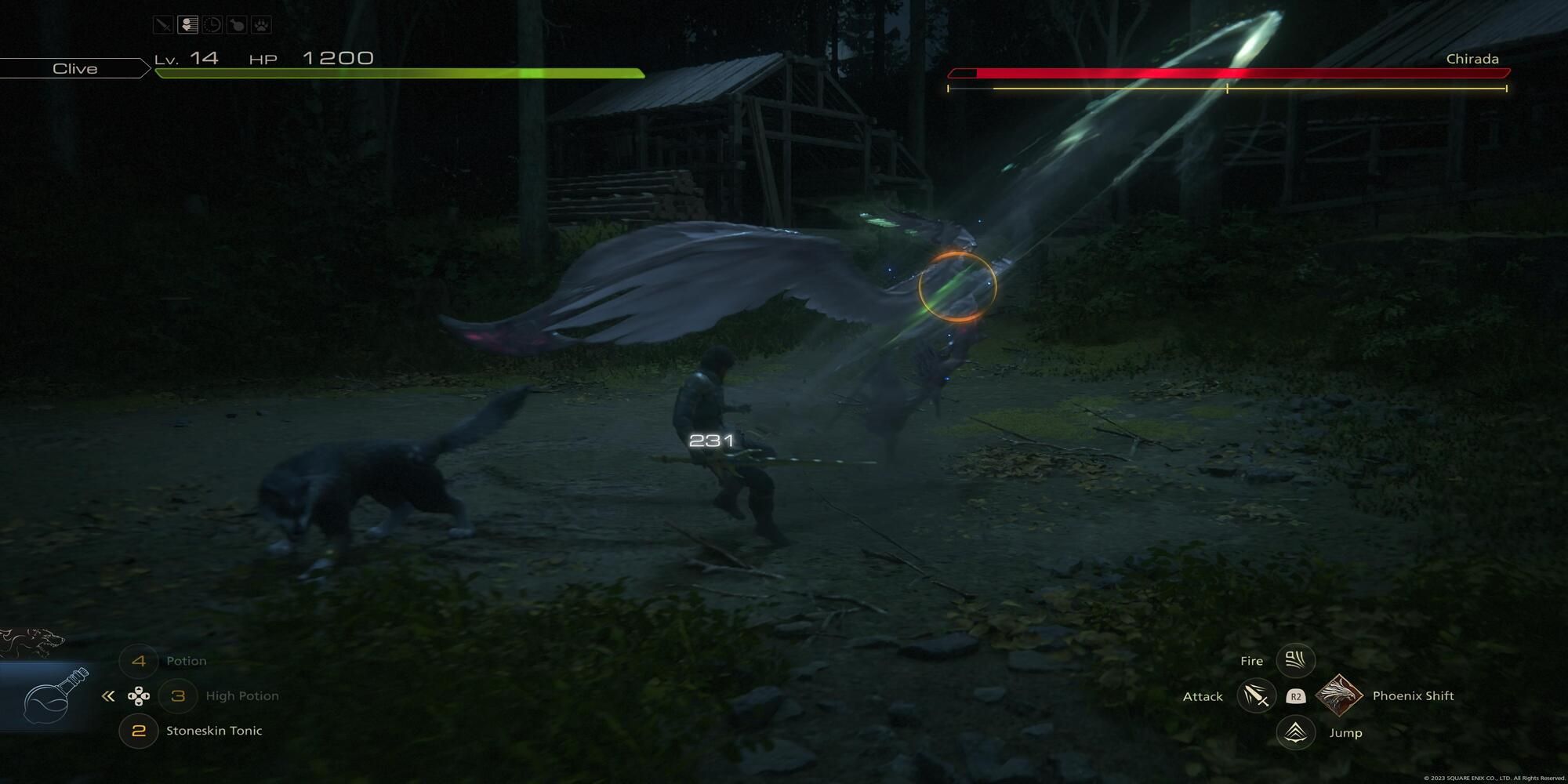Select the clock timer icon in top HUD
Image resolution: width=1568 pixels, height=784 pixels.
pyautogui.click(x=212, y=24)
